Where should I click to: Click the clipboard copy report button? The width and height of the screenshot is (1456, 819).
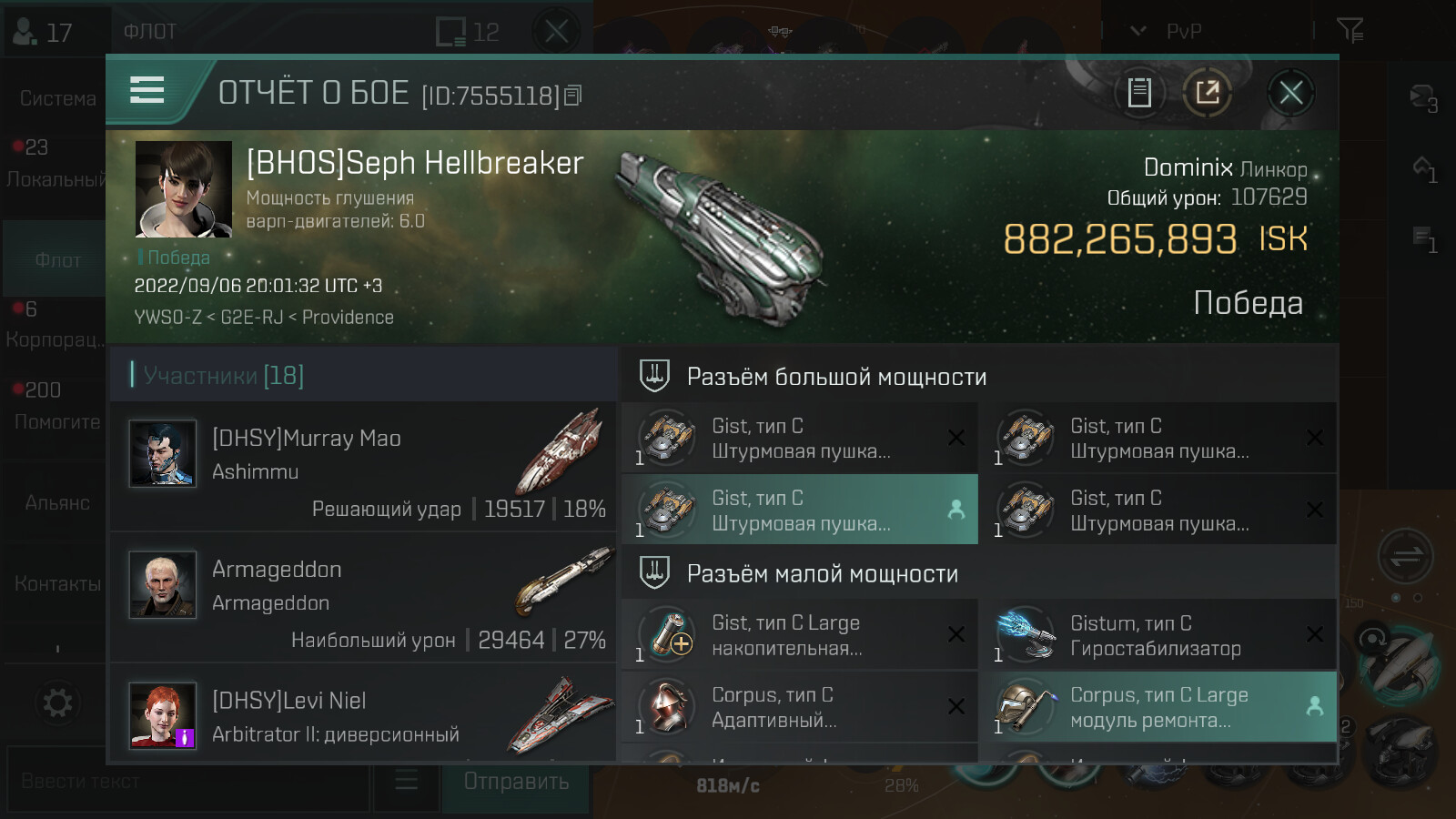tap(1139, 93)
